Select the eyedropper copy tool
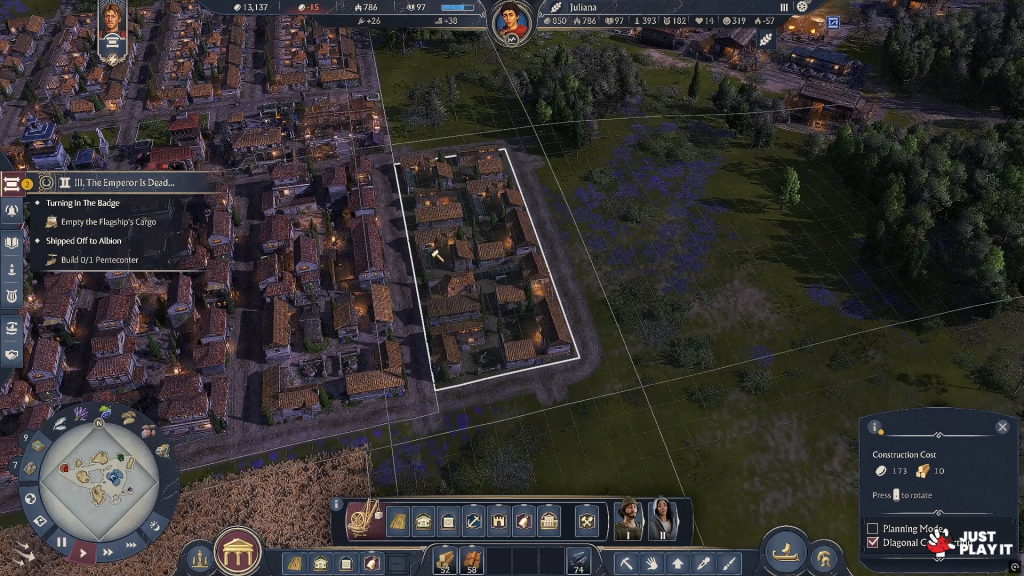Image resolution: width=1024 pixels, height=576 pixels. (704, 563)
